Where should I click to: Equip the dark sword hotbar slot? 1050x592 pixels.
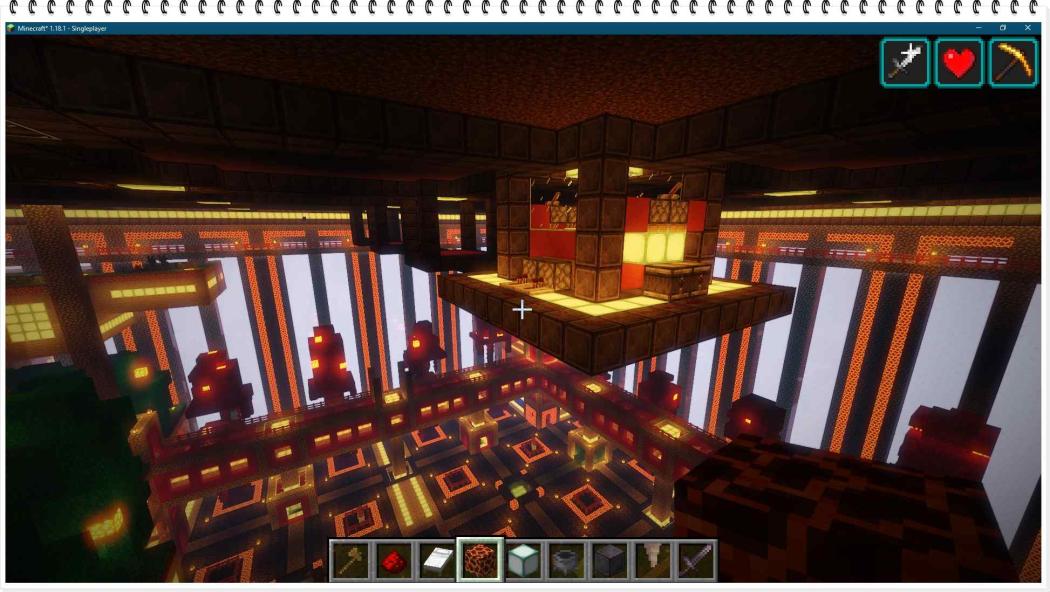point(695,560)
